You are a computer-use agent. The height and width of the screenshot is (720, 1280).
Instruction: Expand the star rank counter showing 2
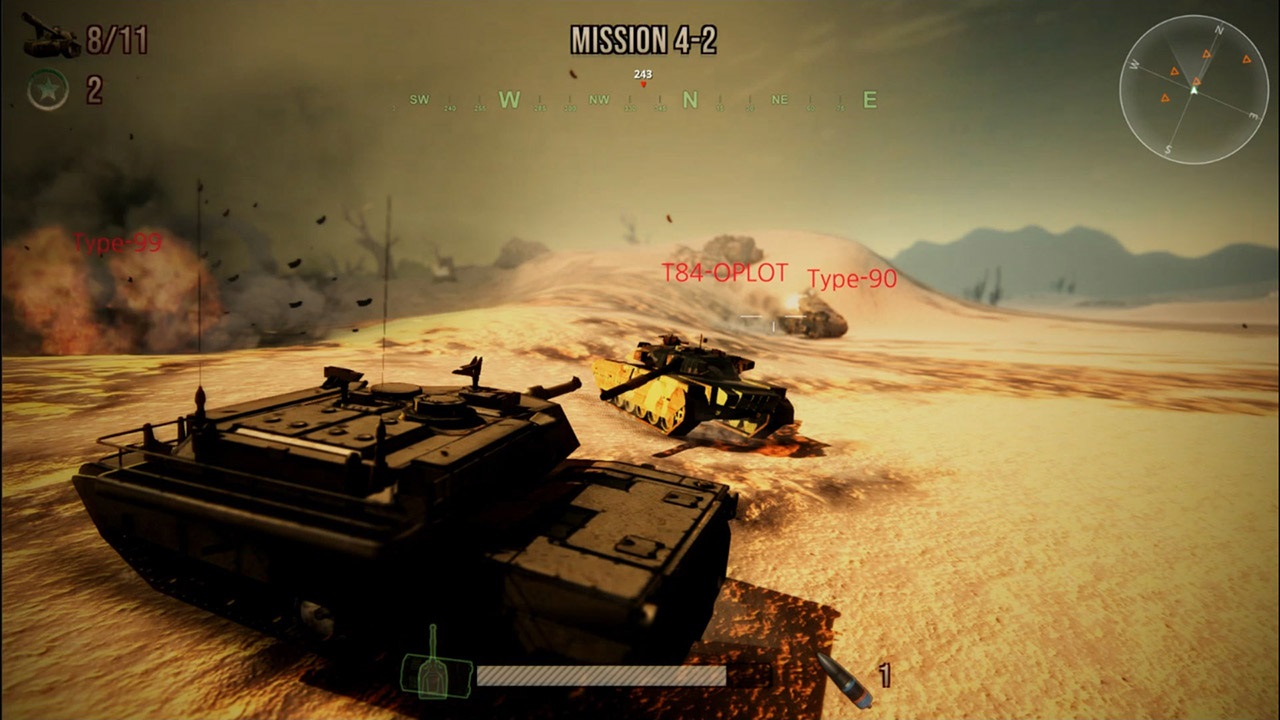pos(96,90)
